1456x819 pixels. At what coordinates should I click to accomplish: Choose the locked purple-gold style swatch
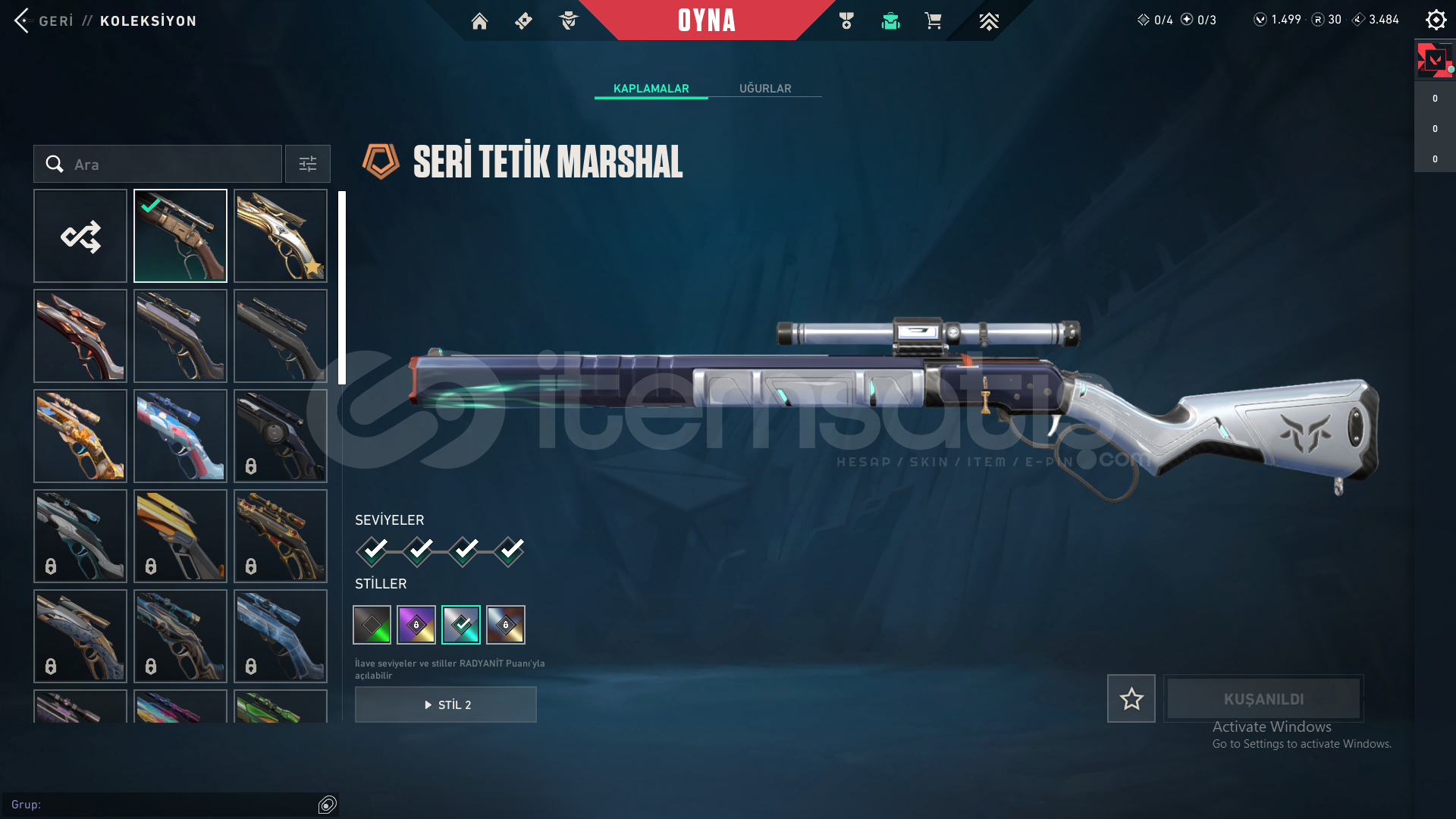click(x=416, y=625)
